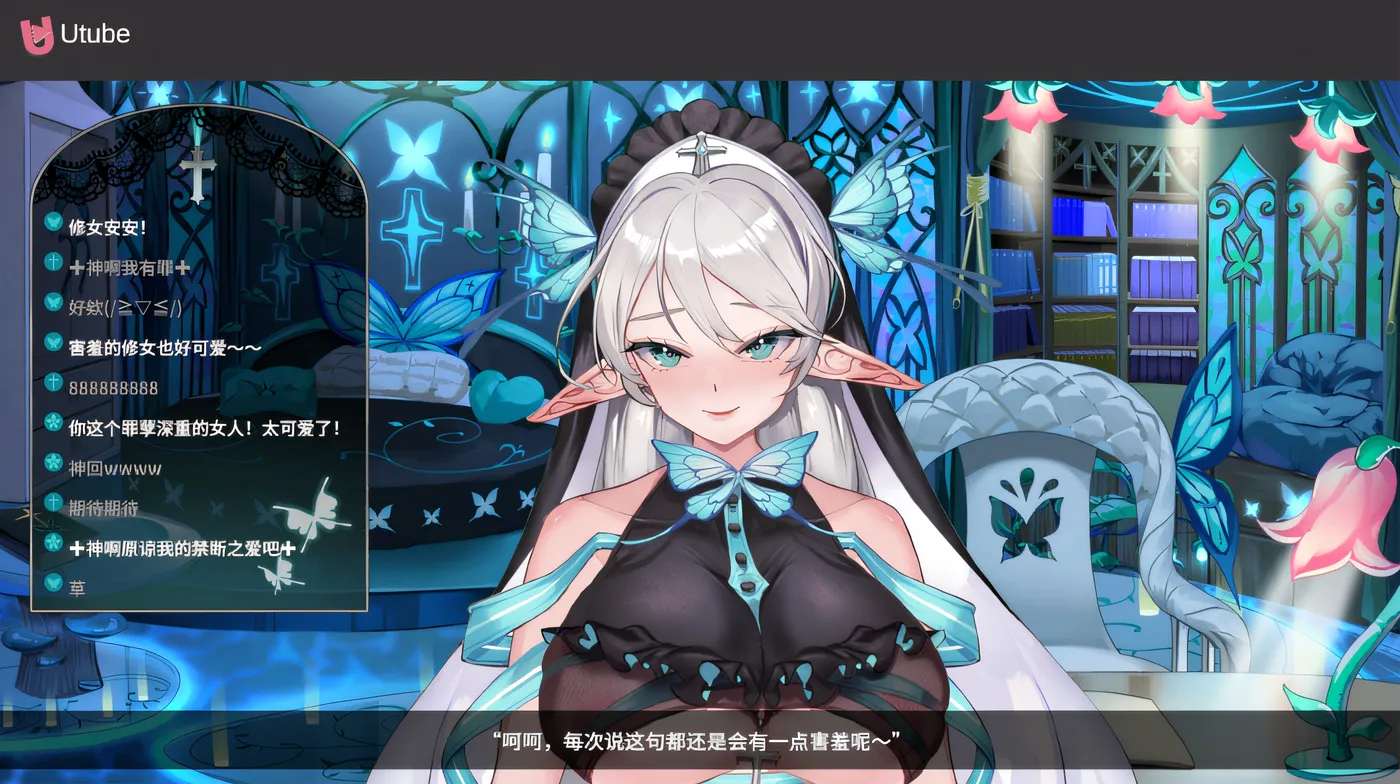Click the cross avatar next to "888888888"

point(51,381)
